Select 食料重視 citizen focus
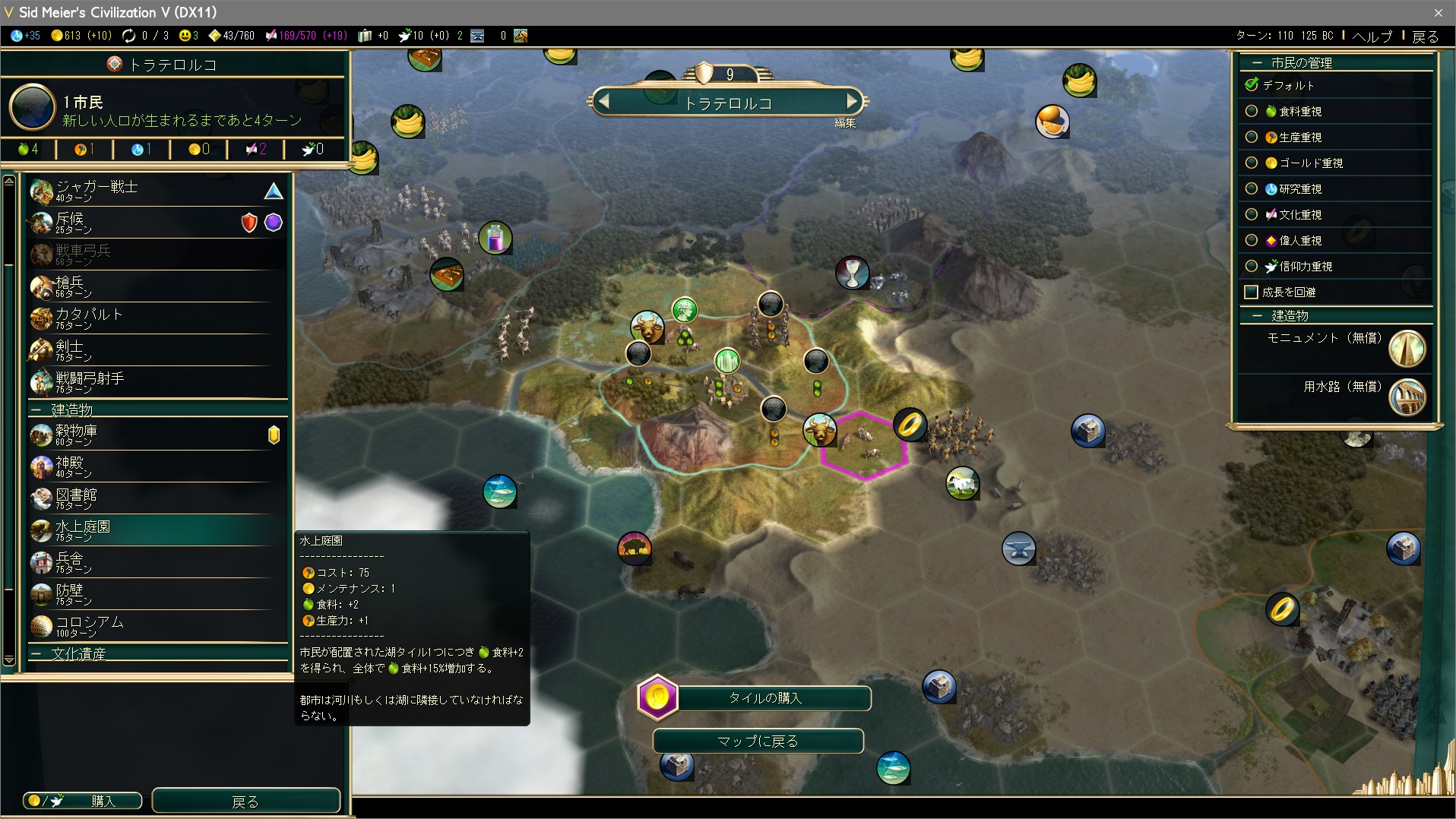This screenshot has height=819, width=1456. pyautogui.click(x=1252, y=112)
